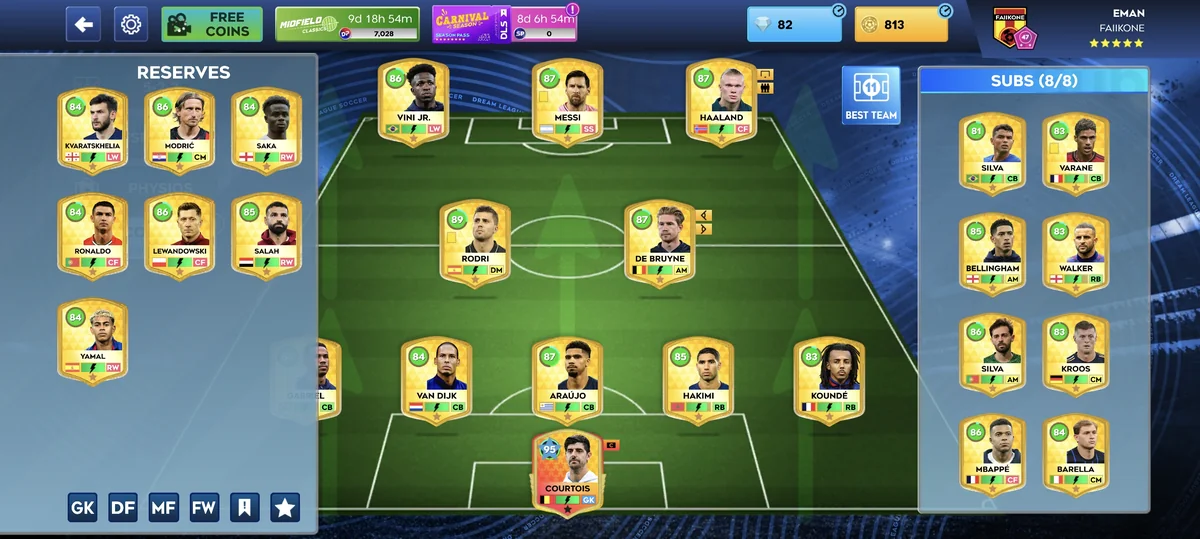1200x539 pixels.
Task: Choose Messi on the pitch
Action: coord(567,103)
